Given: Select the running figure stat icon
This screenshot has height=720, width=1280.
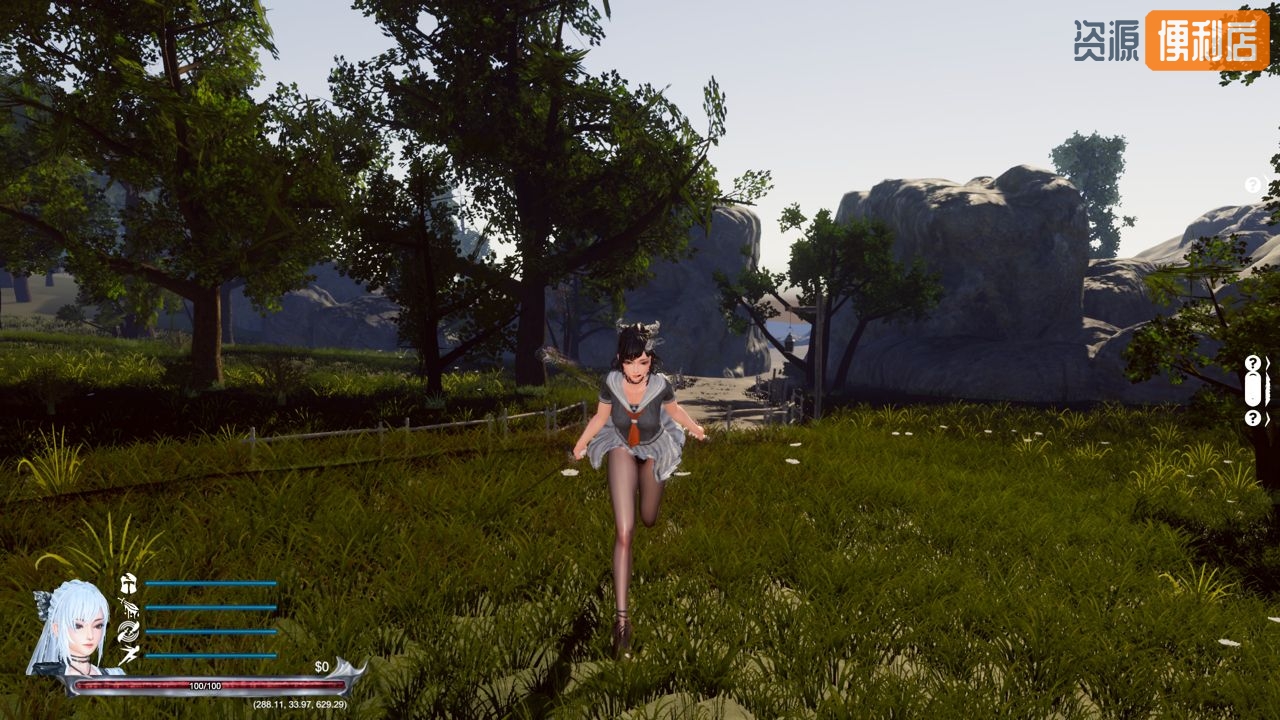Looking at the screenshot, I should (x=128, y=655).
